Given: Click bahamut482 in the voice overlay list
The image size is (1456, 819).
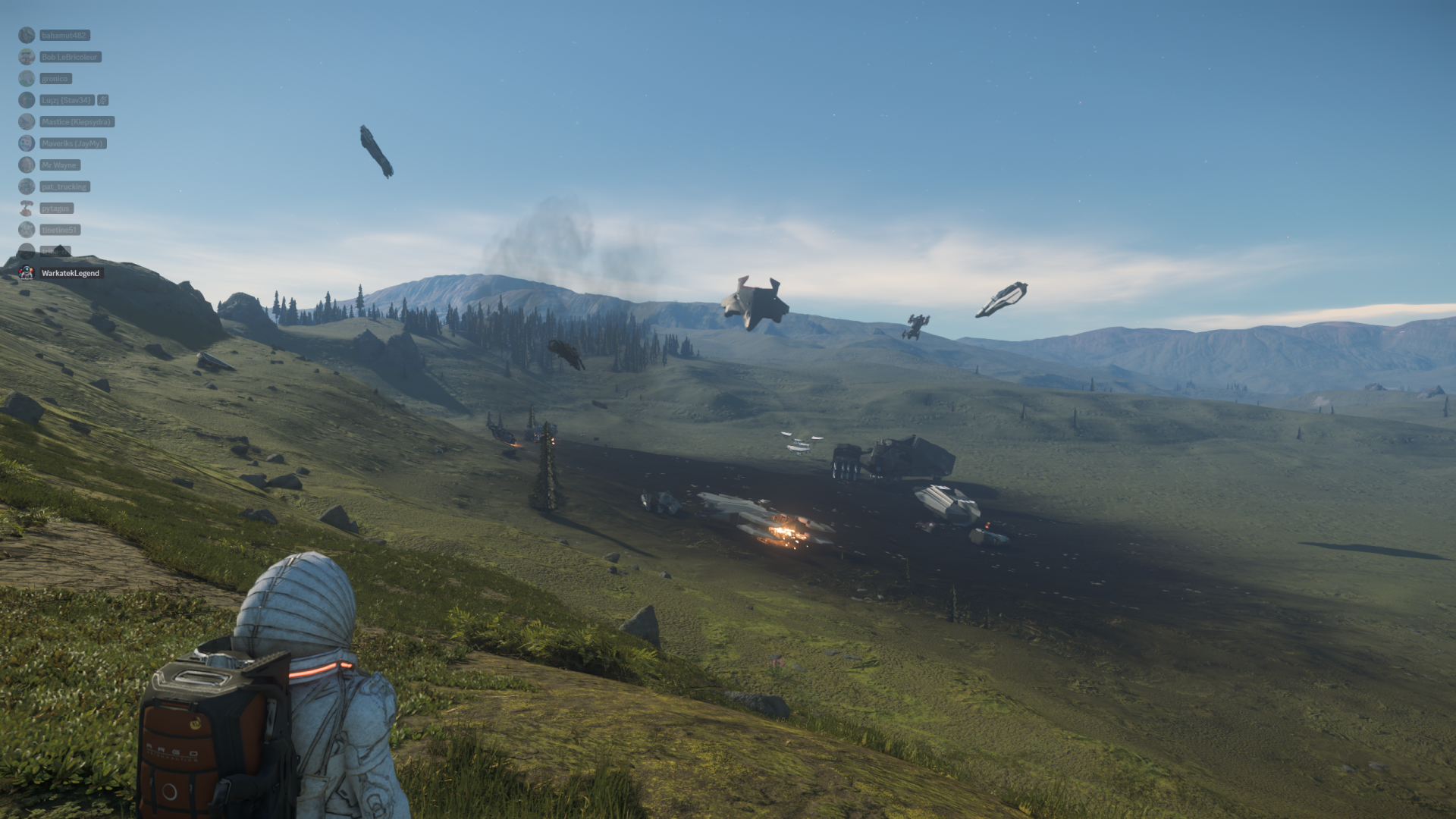Looking at the screenshot, I should pos(64,36).
